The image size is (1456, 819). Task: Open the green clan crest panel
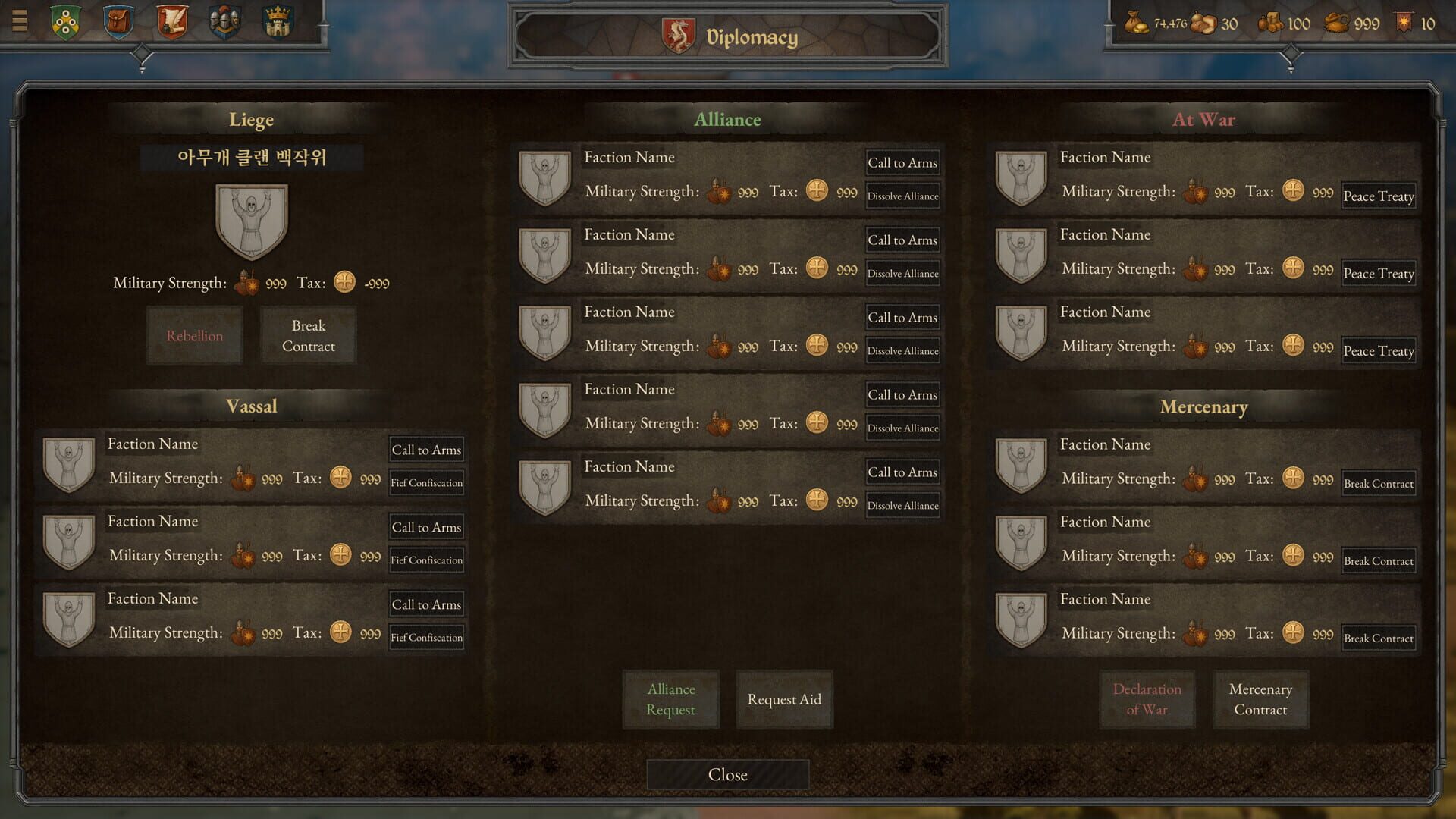[66, 23]
